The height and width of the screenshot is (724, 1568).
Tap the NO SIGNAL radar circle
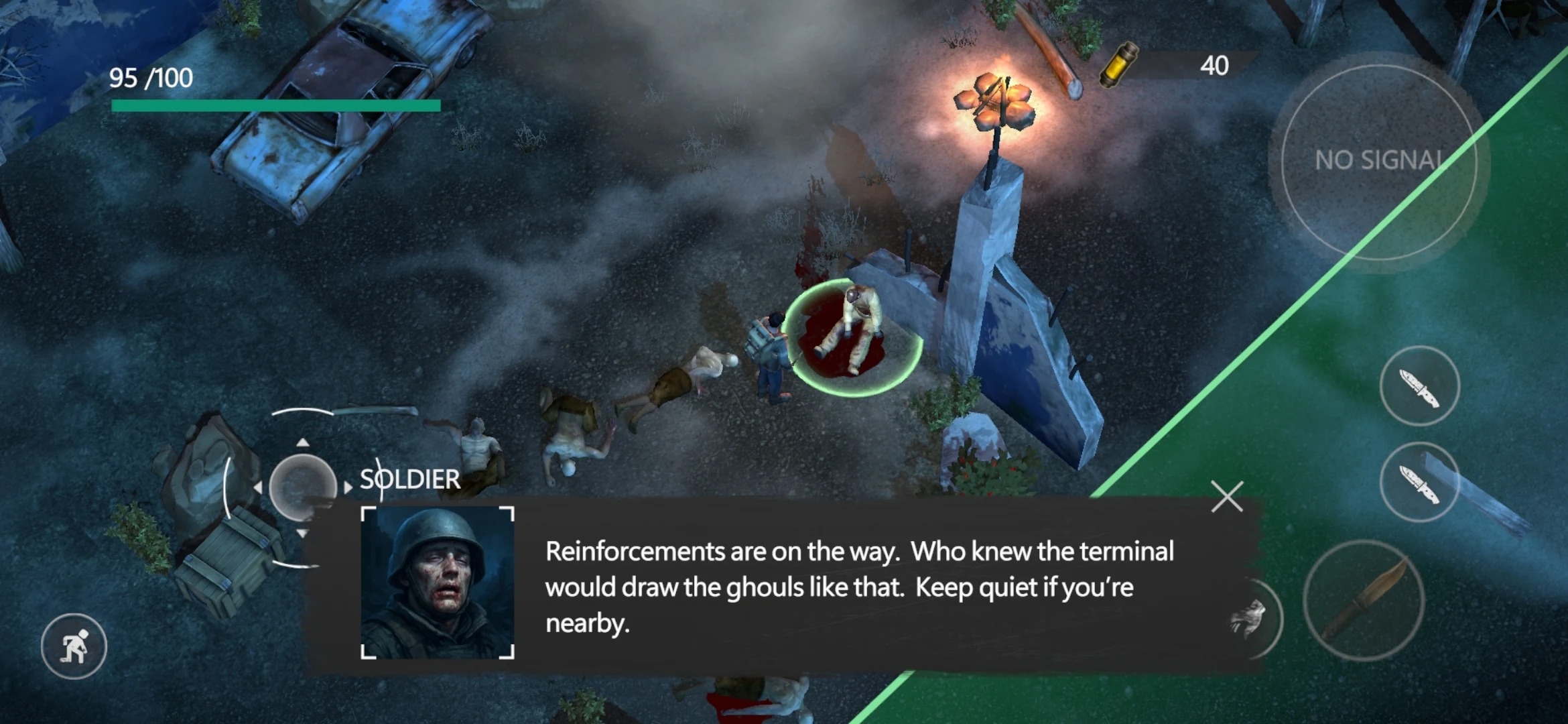pyautogui.click(x=1378, y=162)
